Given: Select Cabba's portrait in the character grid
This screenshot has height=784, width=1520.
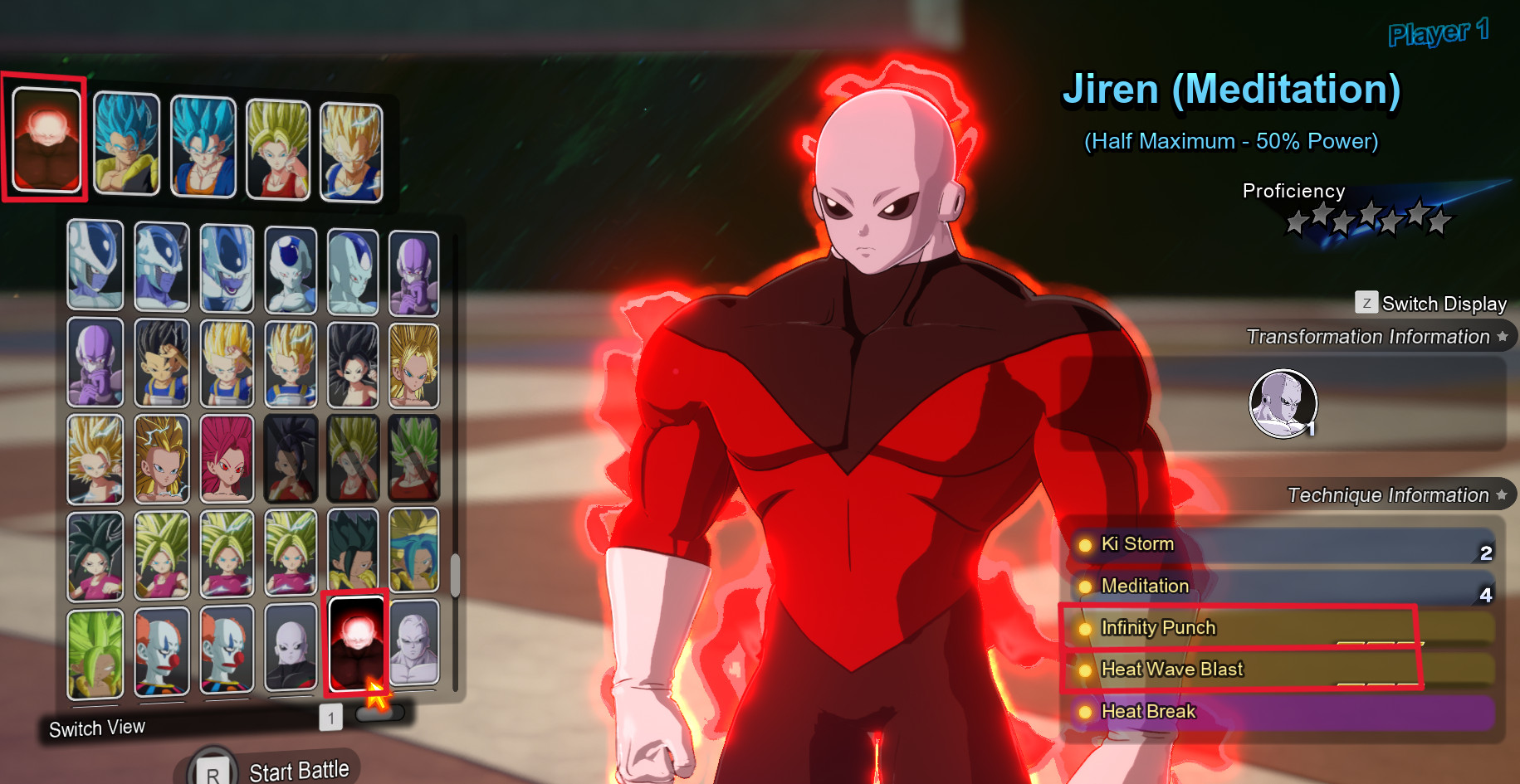Looking at the screenshot, I should click(x=162, y=363).
